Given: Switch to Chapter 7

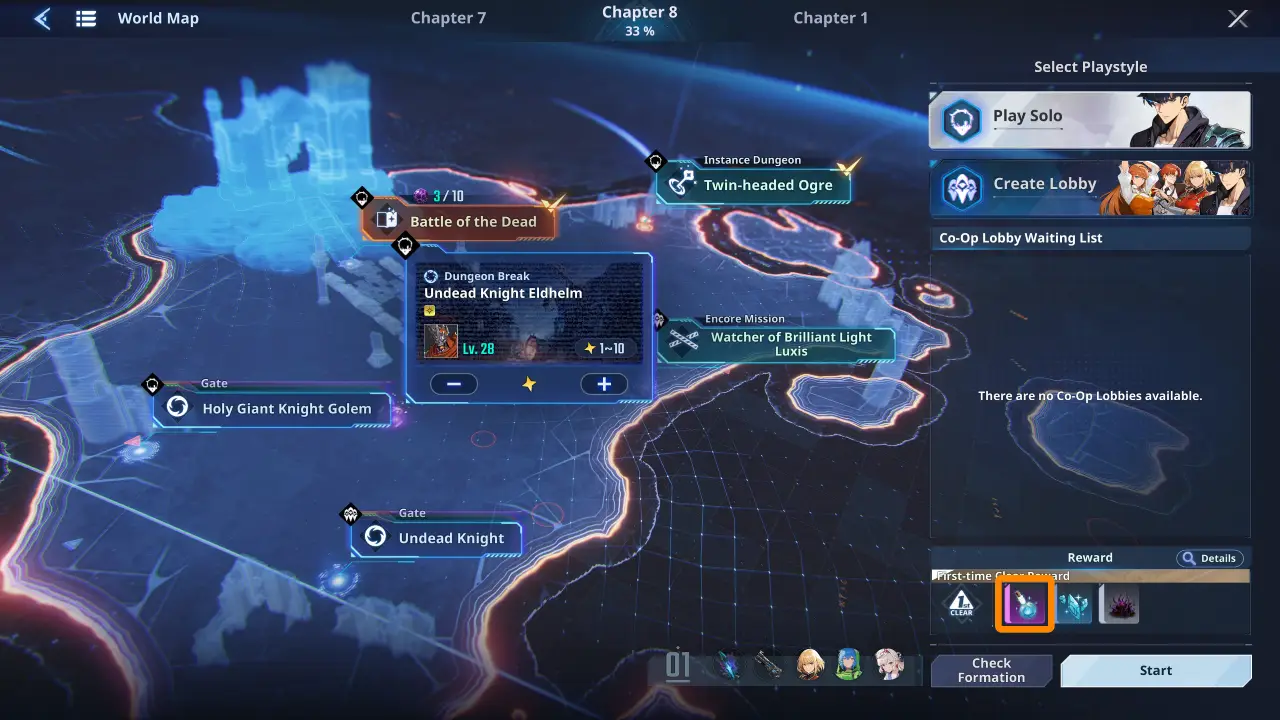Looking at the screenshot, I should click(448, 18).
